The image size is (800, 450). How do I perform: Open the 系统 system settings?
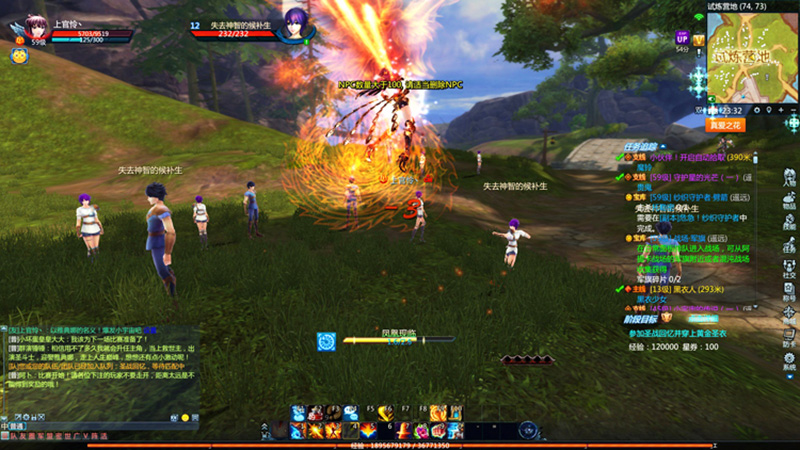[x=789, y=362]
